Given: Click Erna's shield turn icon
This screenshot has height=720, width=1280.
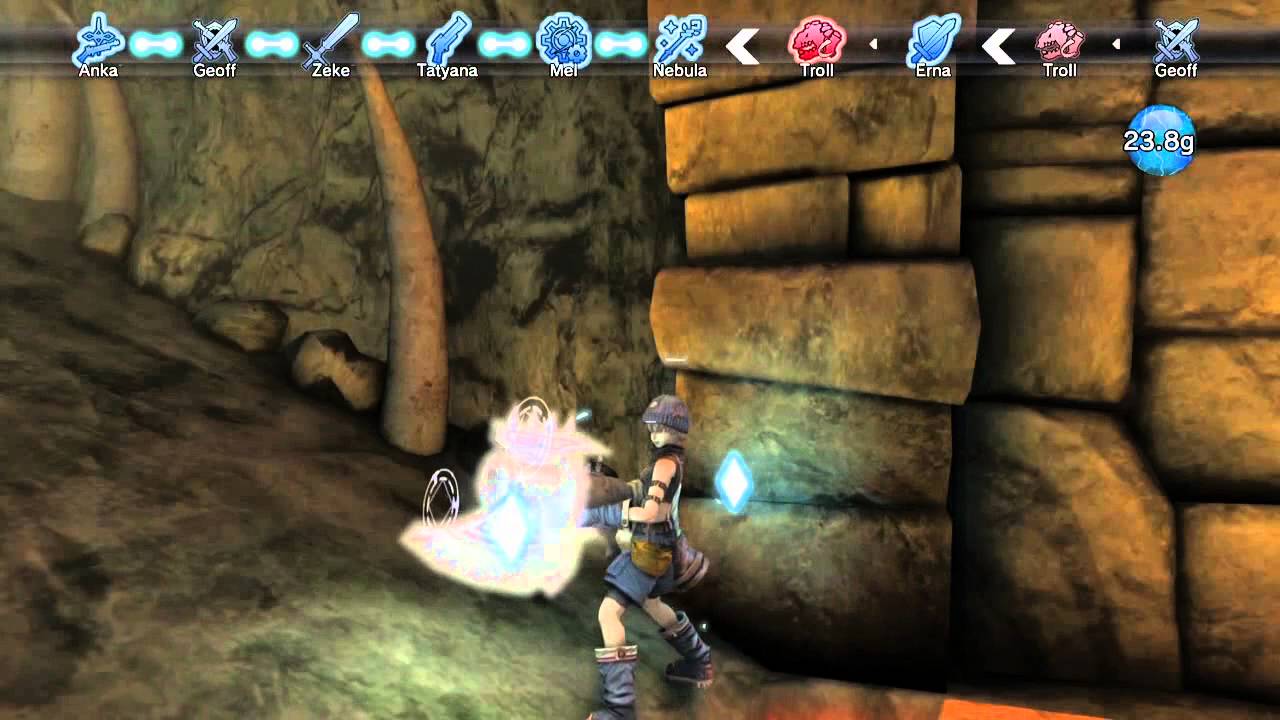Looking at the screenshot, I should point(933,40).
